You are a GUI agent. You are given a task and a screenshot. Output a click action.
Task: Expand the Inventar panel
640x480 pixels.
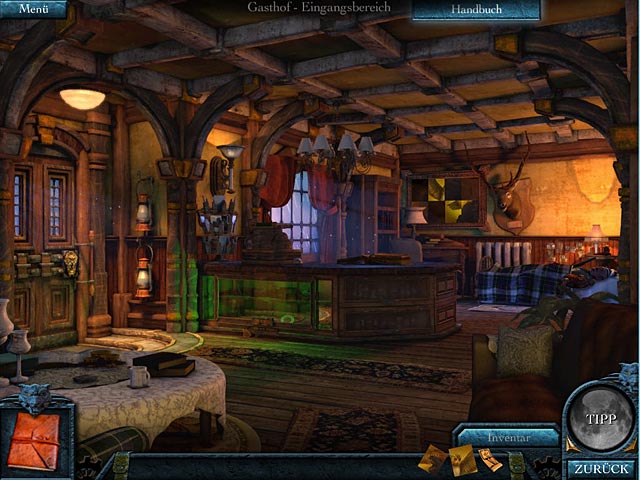[507, 437]
